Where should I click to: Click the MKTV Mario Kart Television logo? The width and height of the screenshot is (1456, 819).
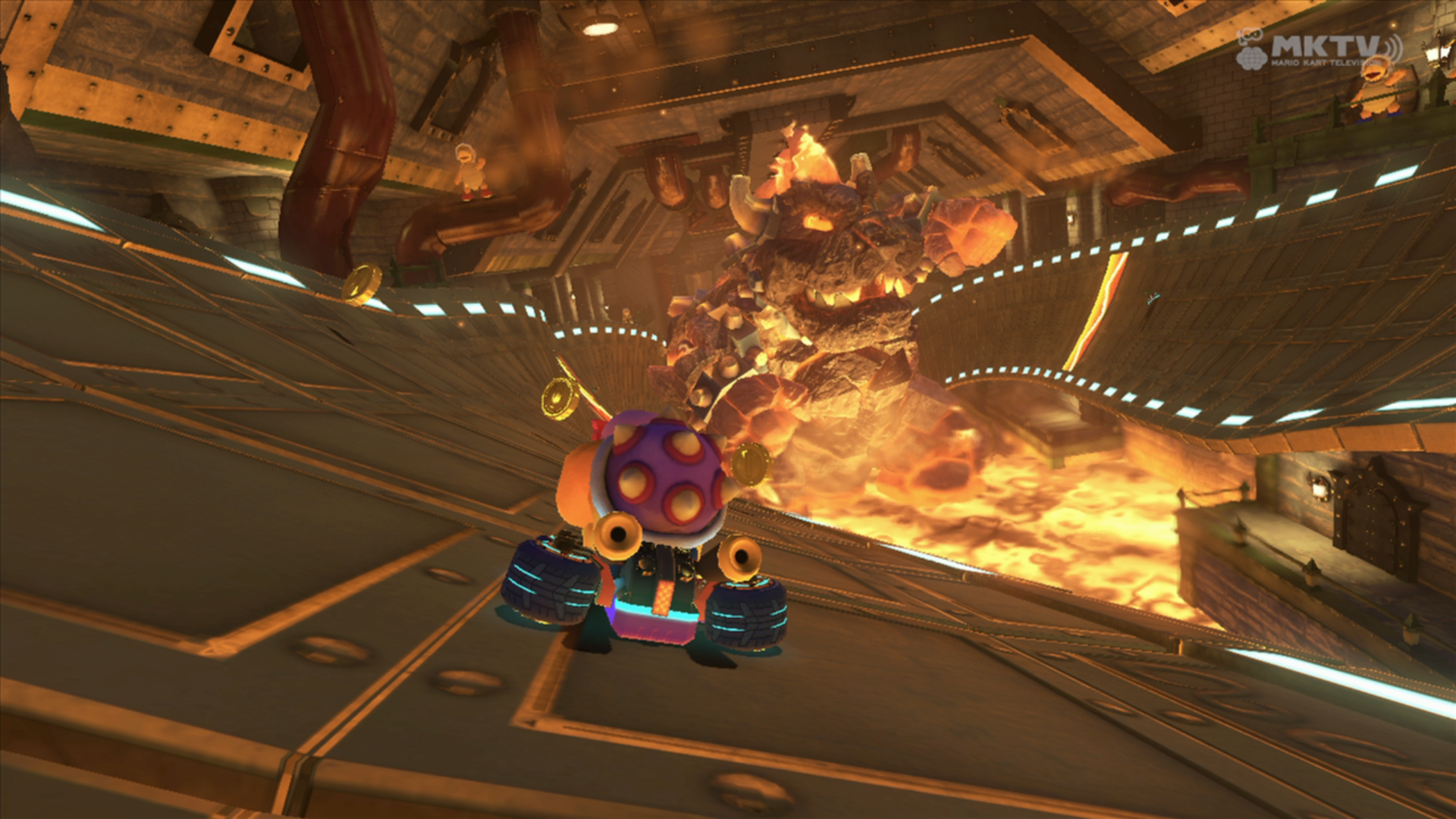(x=1318, y=49)
